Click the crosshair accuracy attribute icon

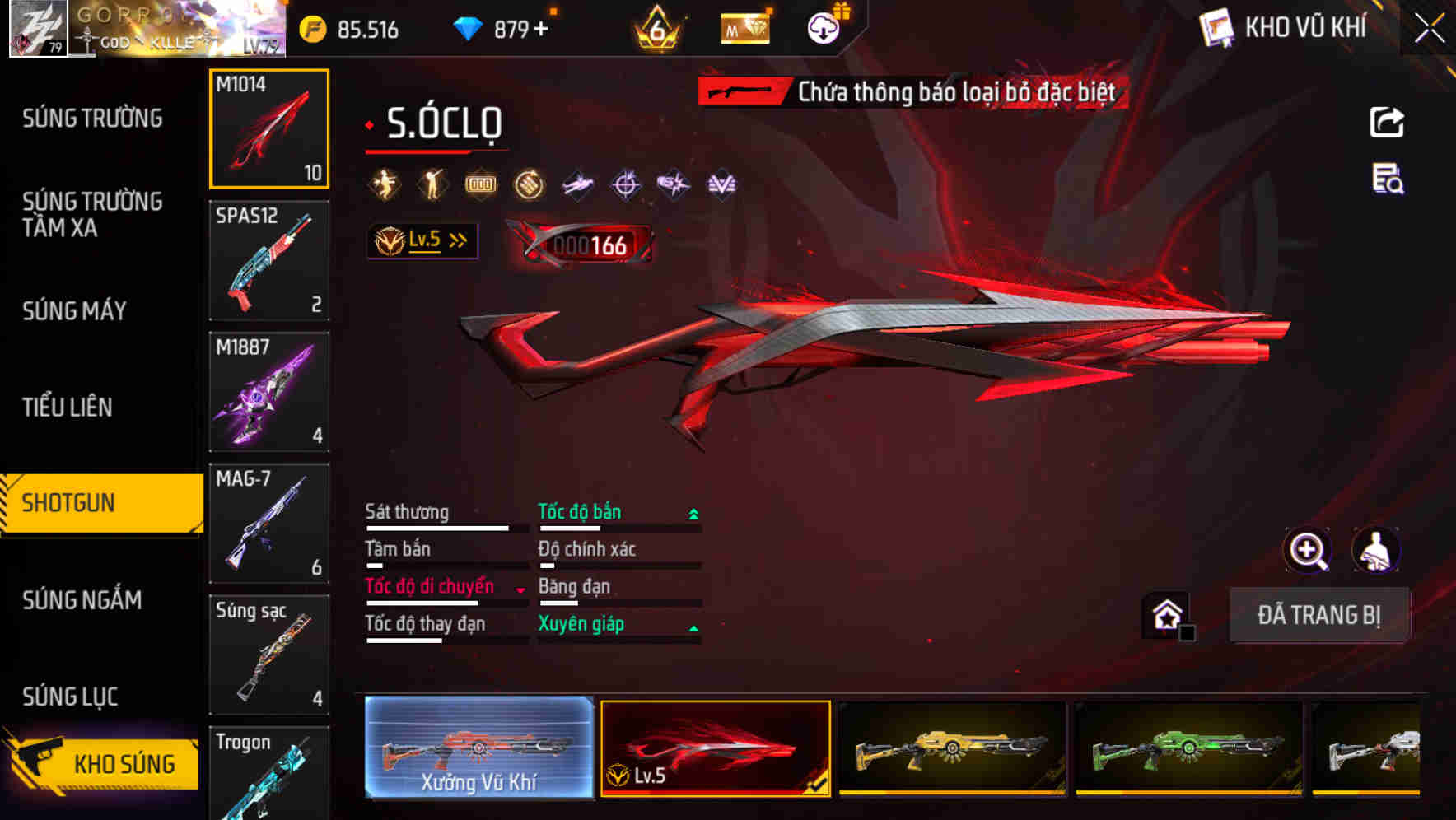625,184
